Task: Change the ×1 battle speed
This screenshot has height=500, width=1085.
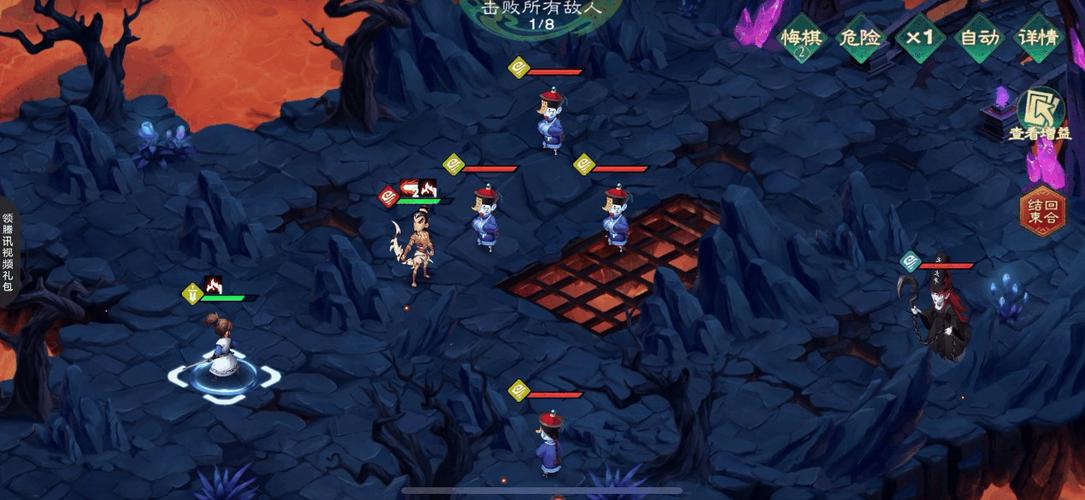Action: point(920,39)
